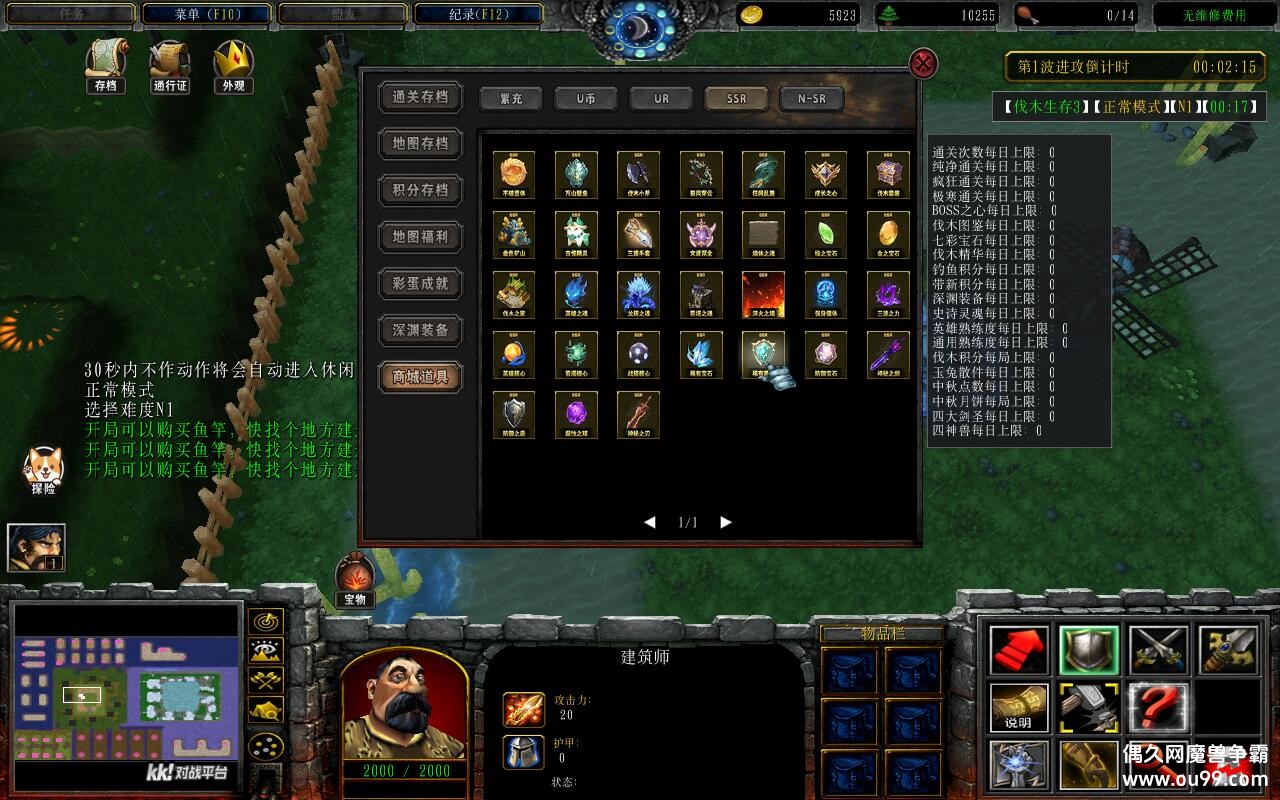Open the 深渊装备 side menu entry

click(420, 330)
